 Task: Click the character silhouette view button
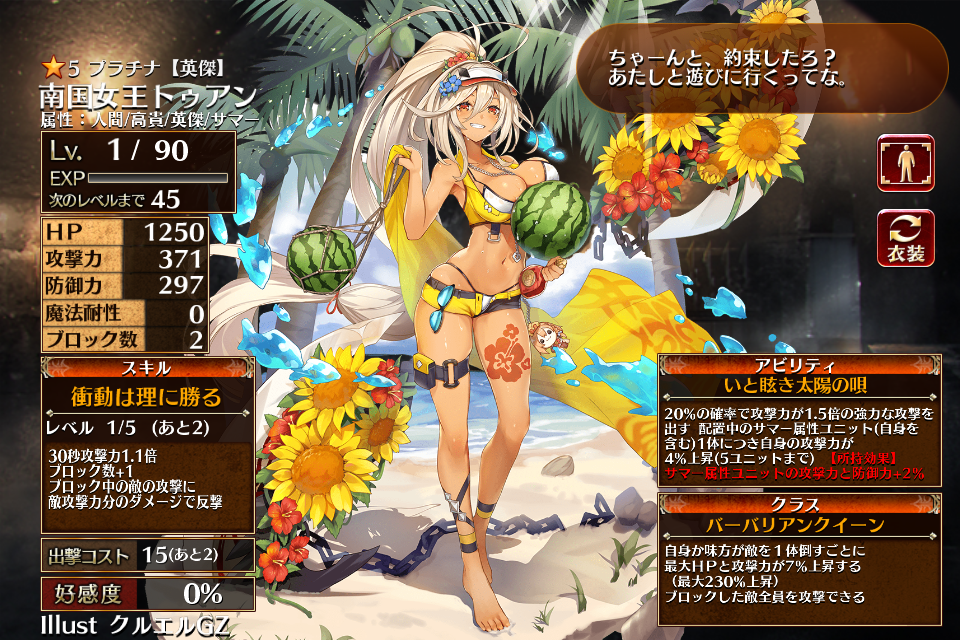905,162
